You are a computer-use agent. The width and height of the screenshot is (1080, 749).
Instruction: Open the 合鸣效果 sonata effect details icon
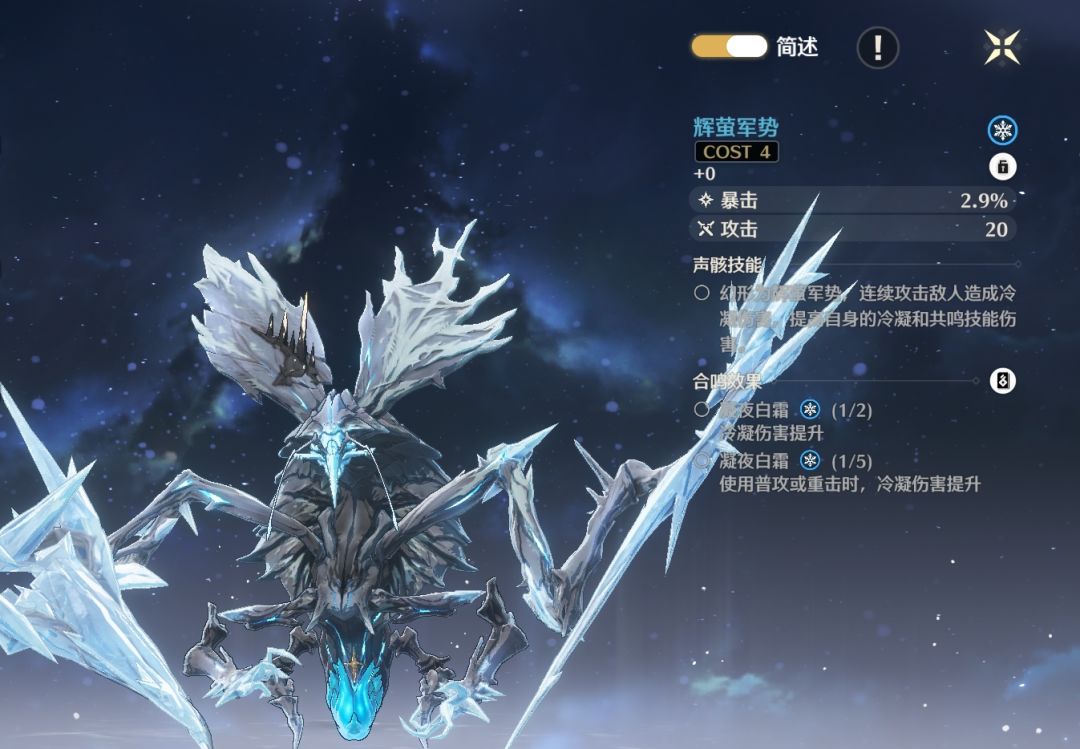point(1003,380)
